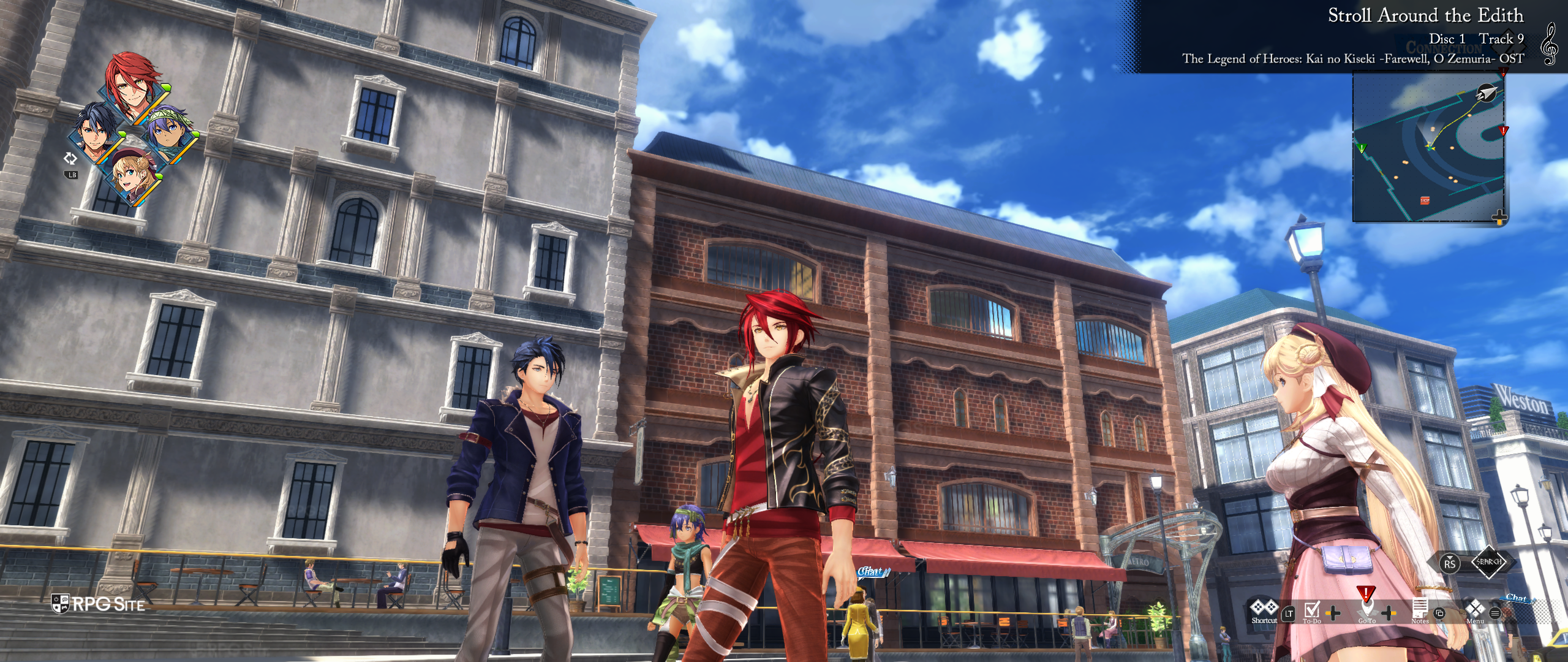This screenshot has height=662, width=1568.
Task: Open the Shortcut panel
Action: [x=1264, y=611]
